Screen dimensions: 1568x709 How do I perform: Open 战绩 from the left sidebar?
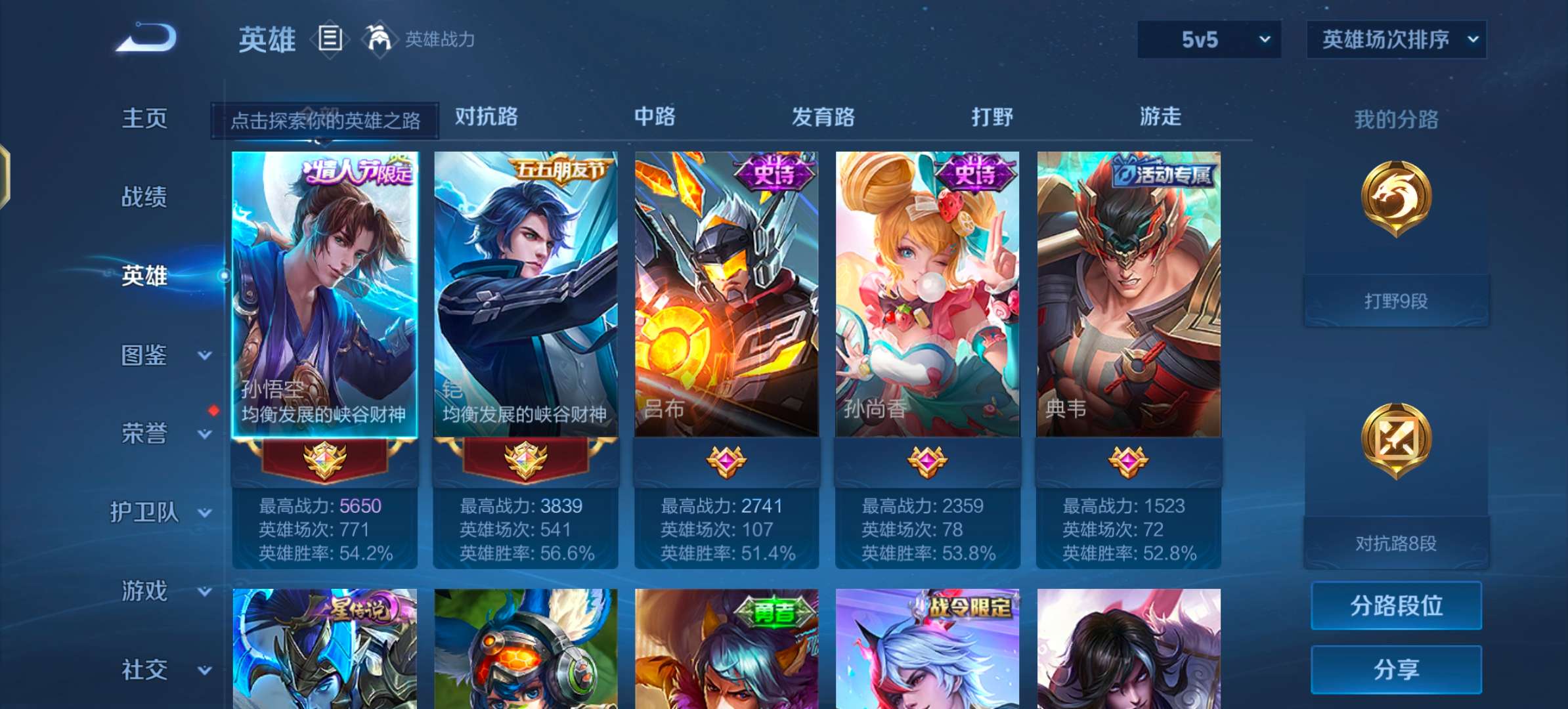[x=144, y=197]
